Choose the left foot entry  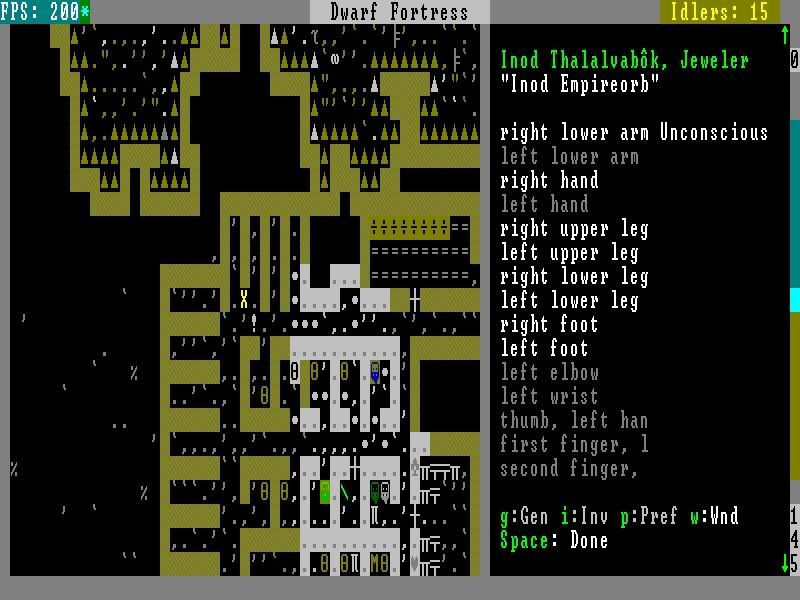544,349
